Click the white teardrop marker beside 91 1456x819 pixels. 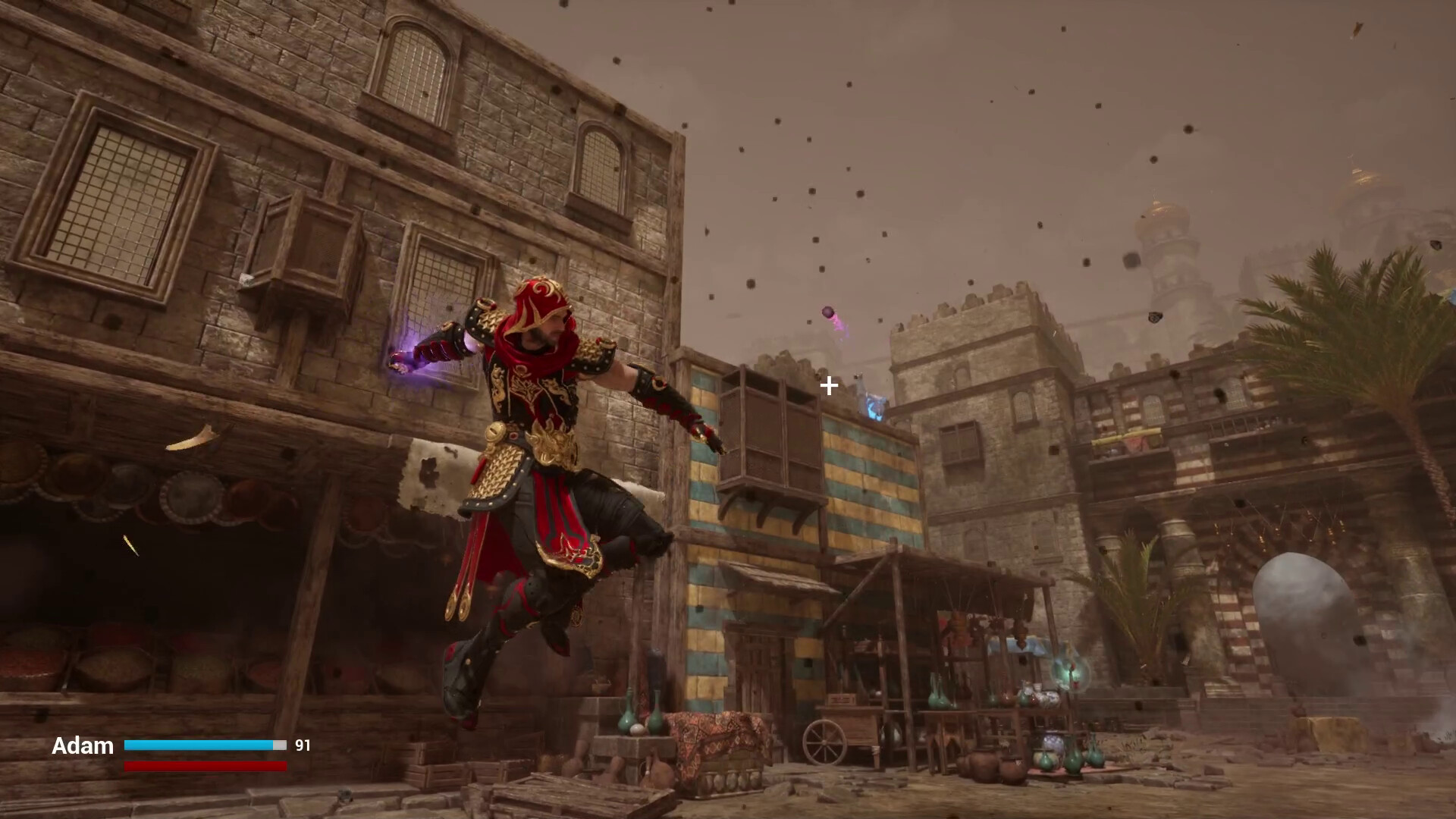click(280, 745)
